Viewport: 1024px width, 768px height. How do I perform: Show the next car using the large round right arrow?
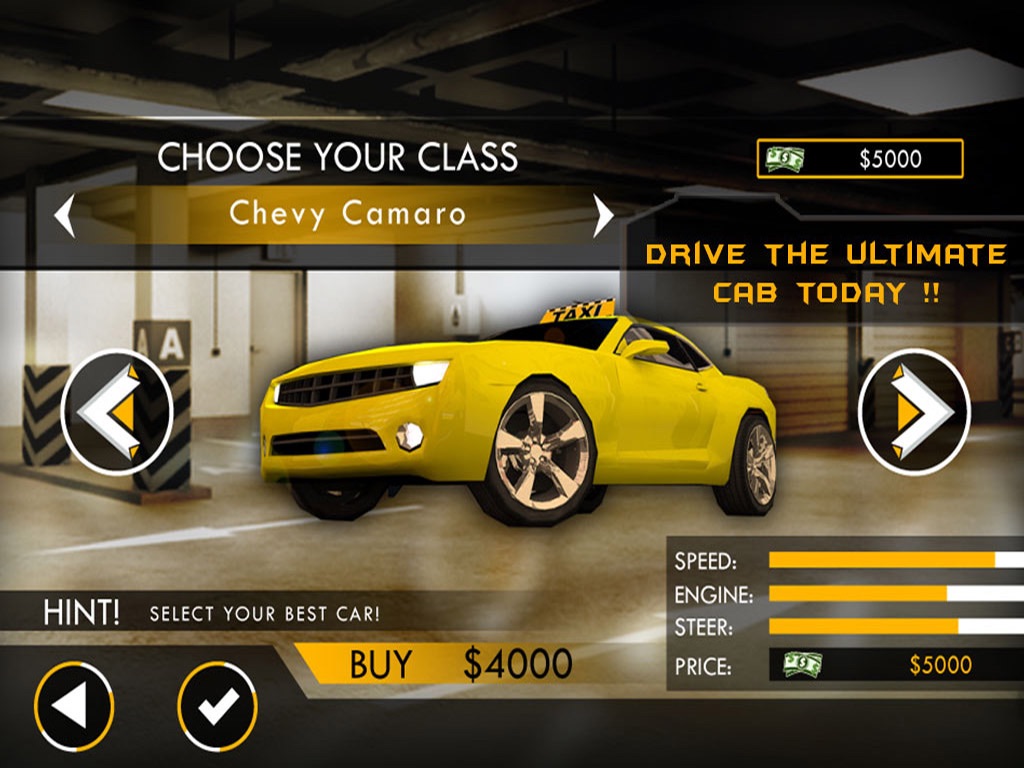point(914,412)
